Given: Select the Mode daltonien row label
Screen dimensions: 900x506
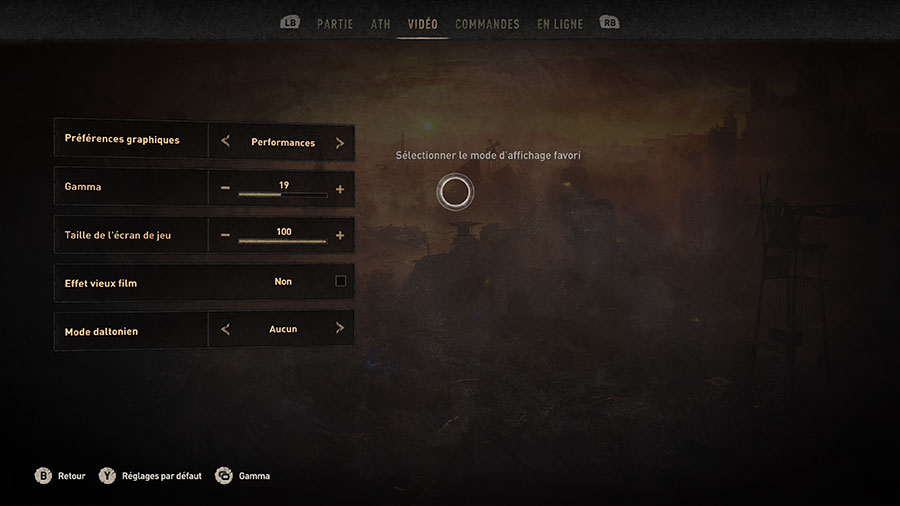Looking at the screenshot, I should click(x=101, y=331).
